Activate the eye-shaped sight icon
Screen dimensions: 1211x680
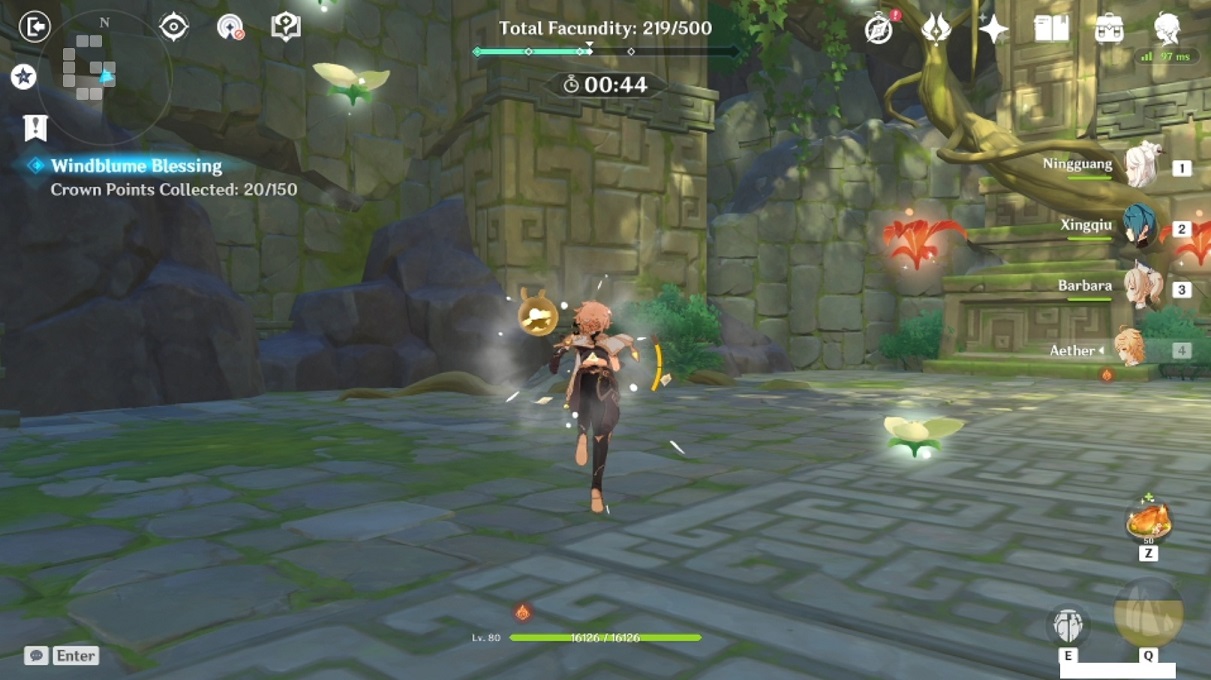click(174, 27)
